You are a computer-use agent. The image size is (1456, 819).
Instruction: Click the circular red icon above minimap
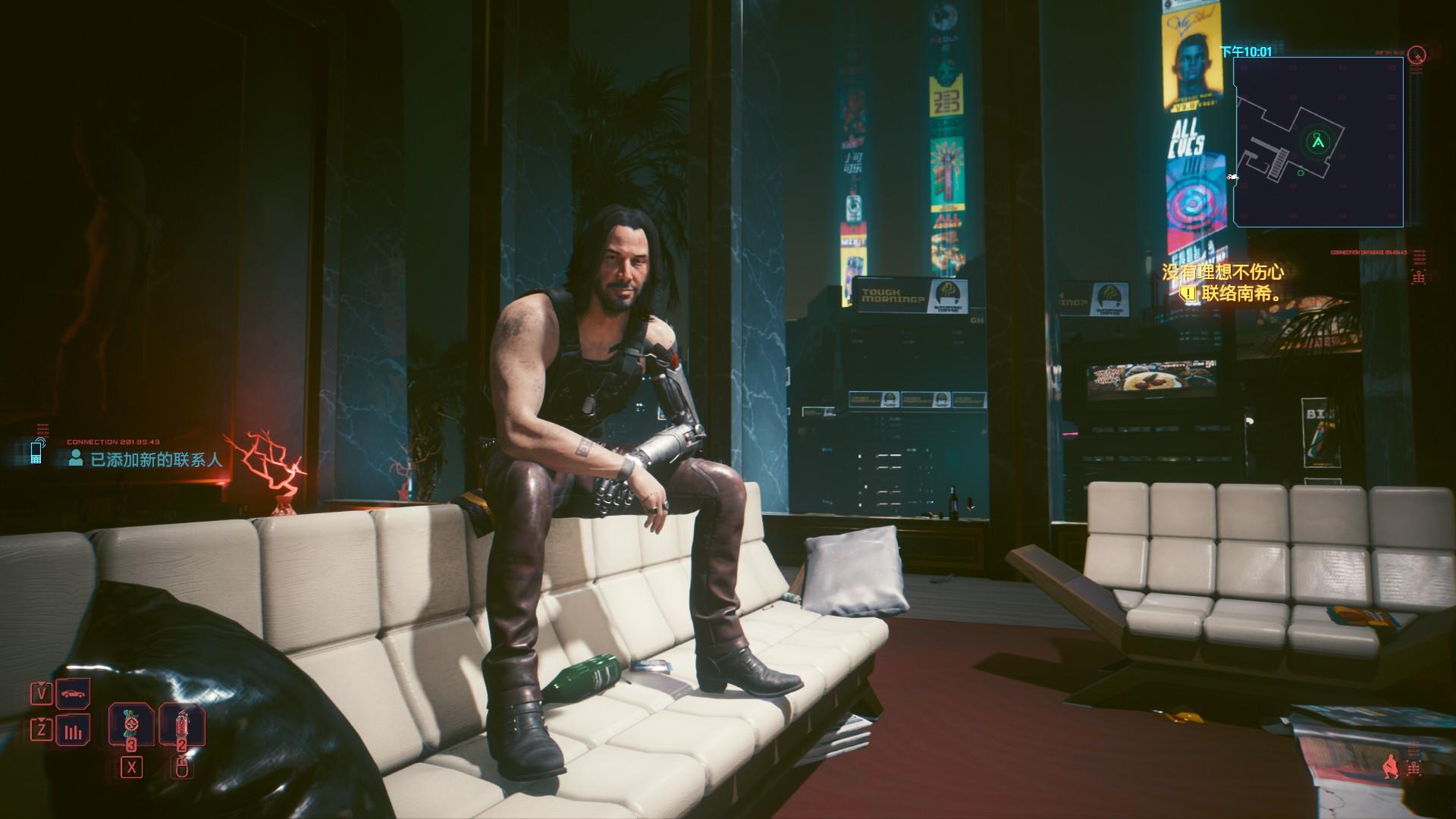(x=1416, y=55)
